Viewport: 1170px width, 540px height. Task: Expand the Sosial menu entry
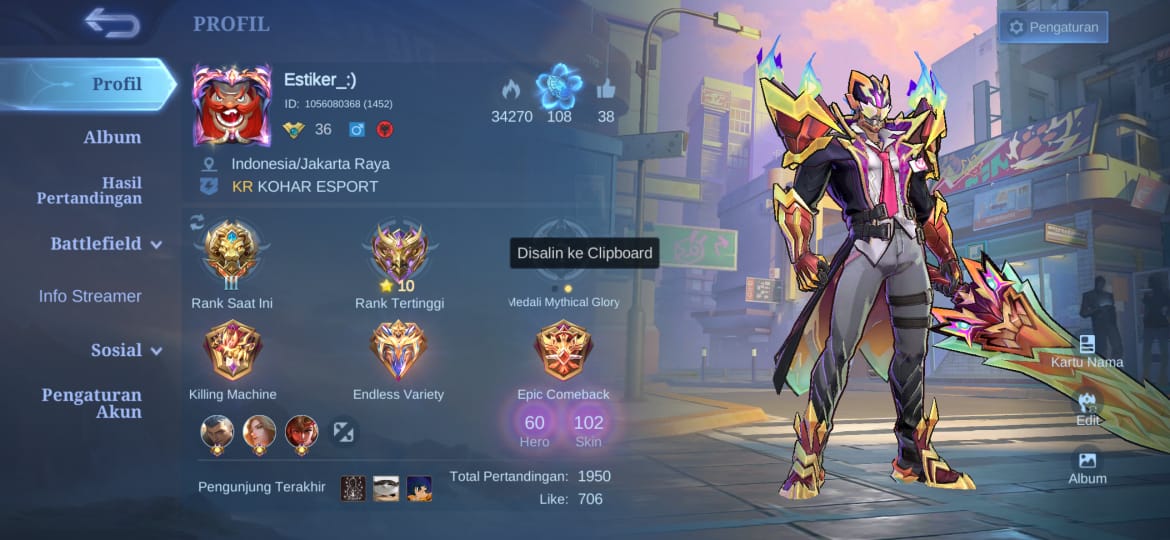point(126,350)
